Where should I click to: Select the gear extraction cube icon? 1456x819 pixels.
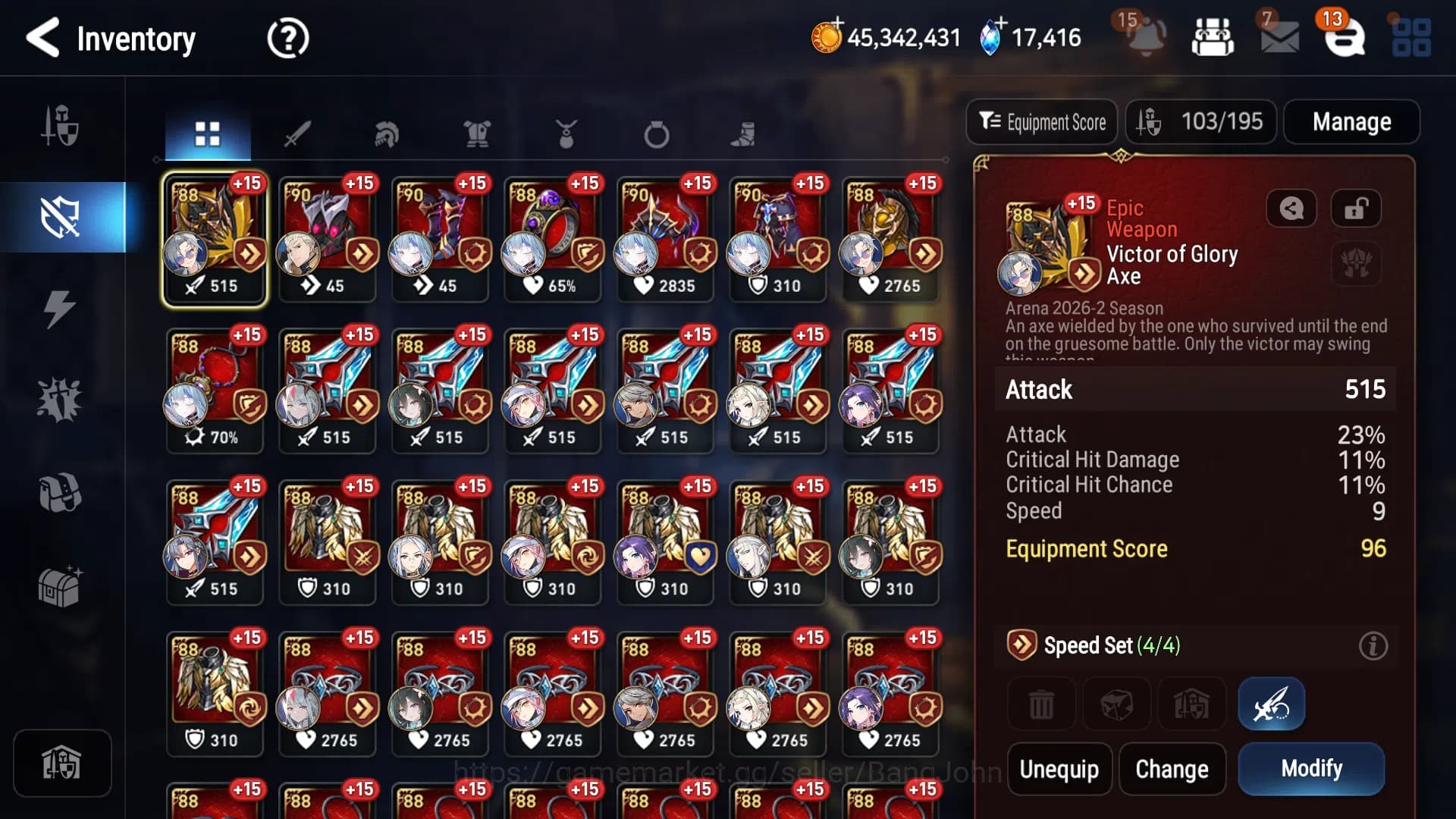1118,703
